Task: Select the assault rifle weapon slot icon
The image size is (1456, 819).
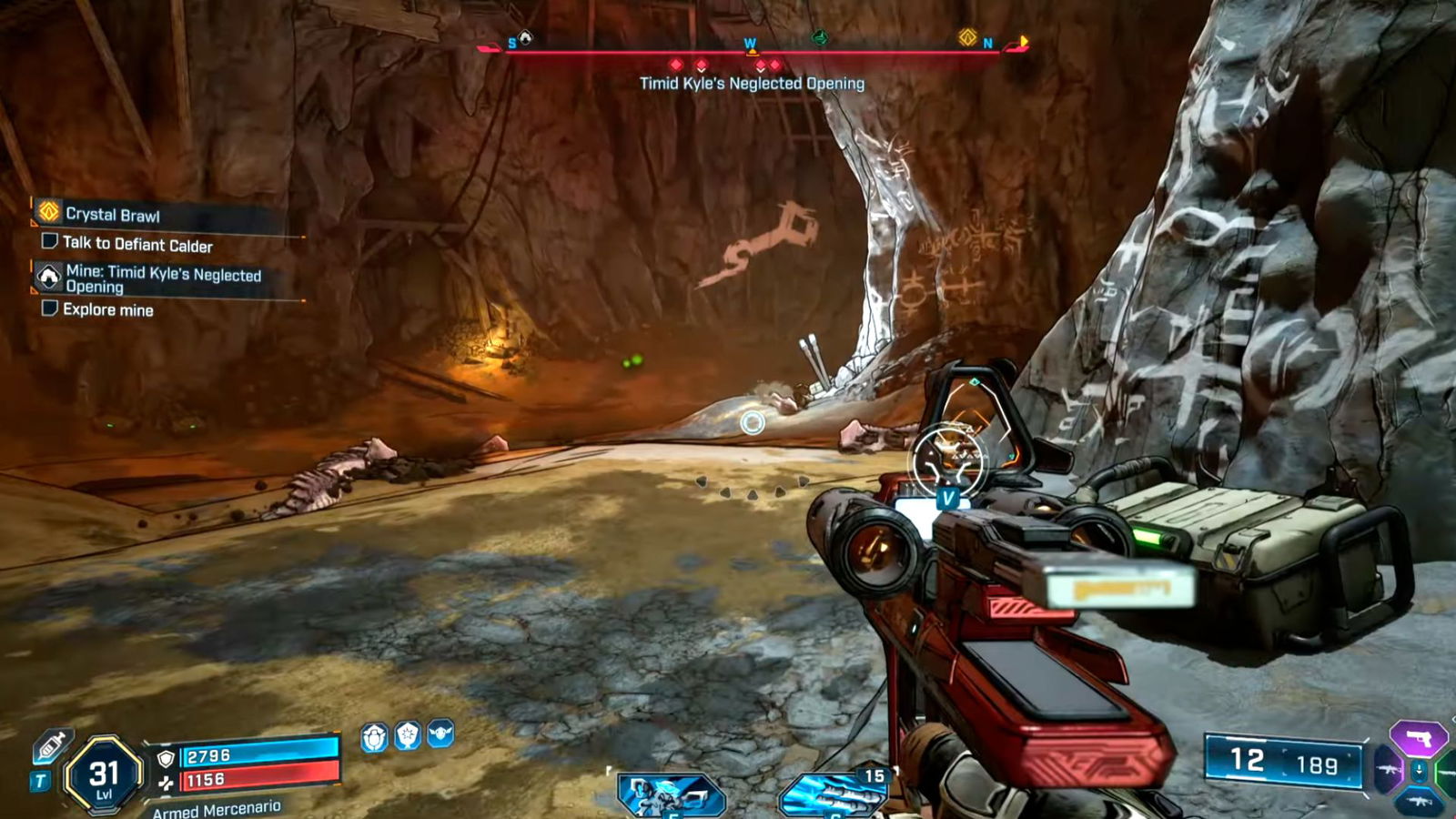Action: click(x=1388, y=769)
